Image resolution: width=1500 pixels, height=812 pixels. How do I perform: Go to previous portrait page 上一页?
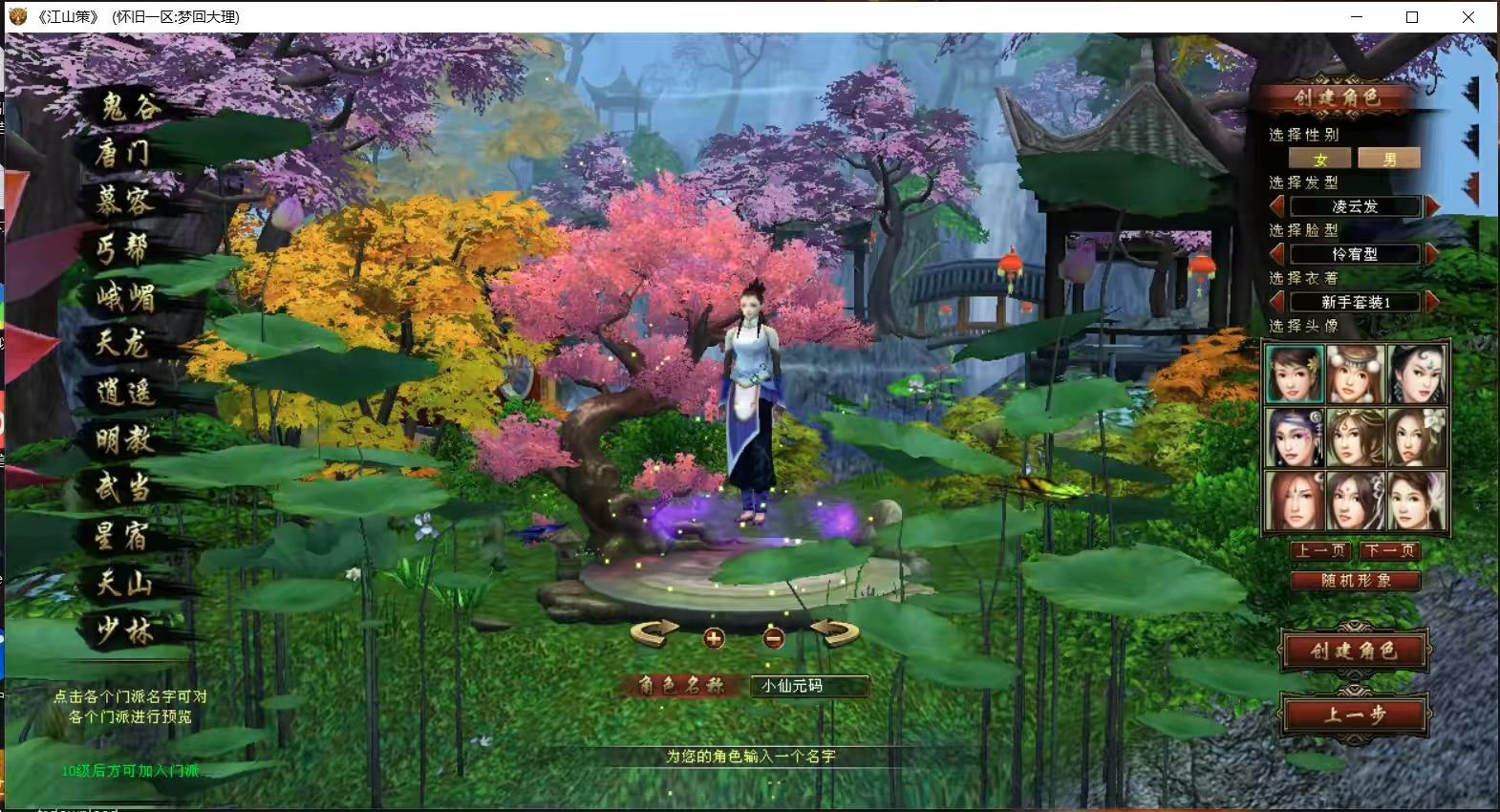coord(1320,550)
